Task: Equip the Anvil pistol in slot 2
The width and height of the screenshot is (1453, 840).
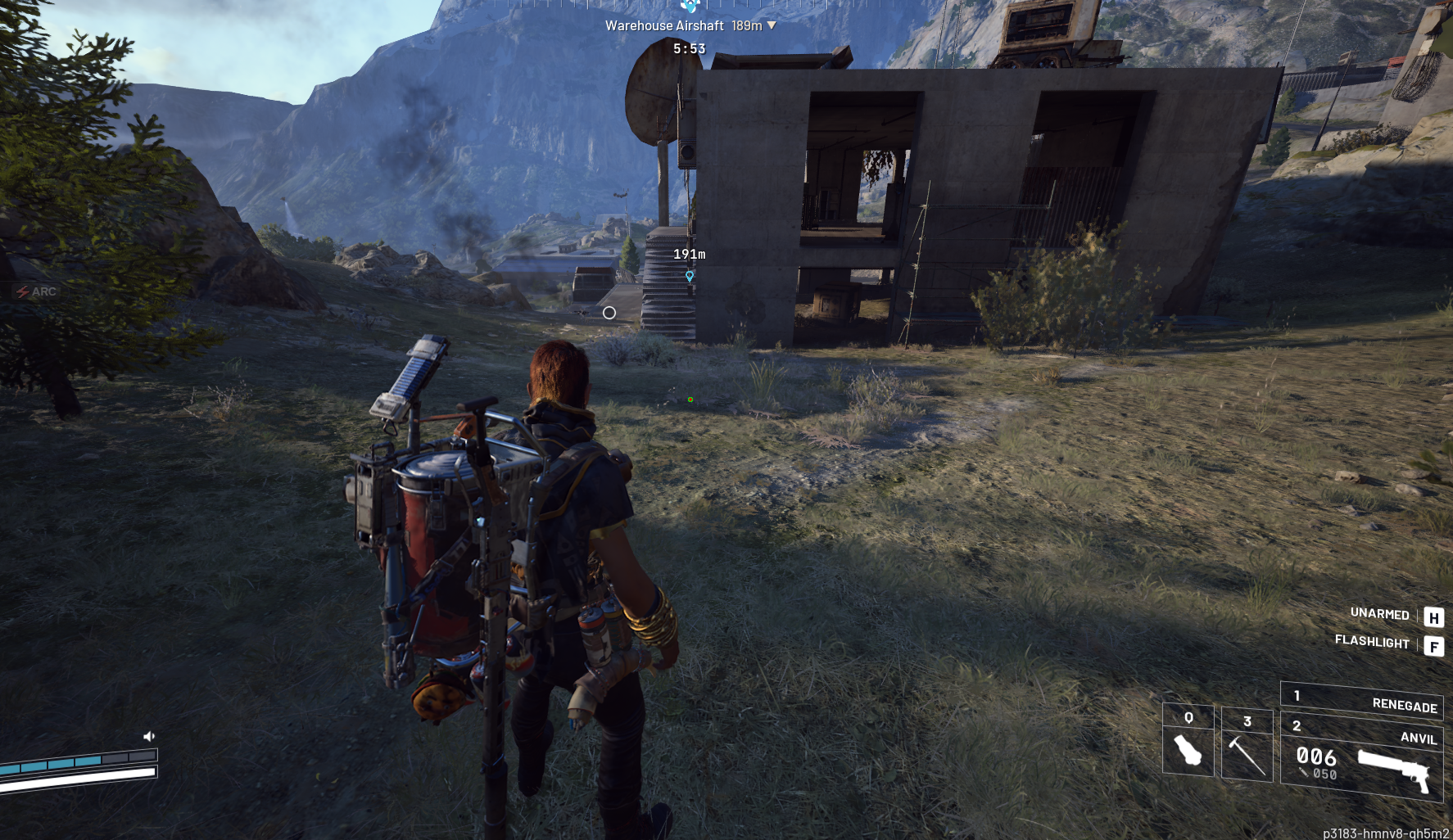Action: 1361,759
